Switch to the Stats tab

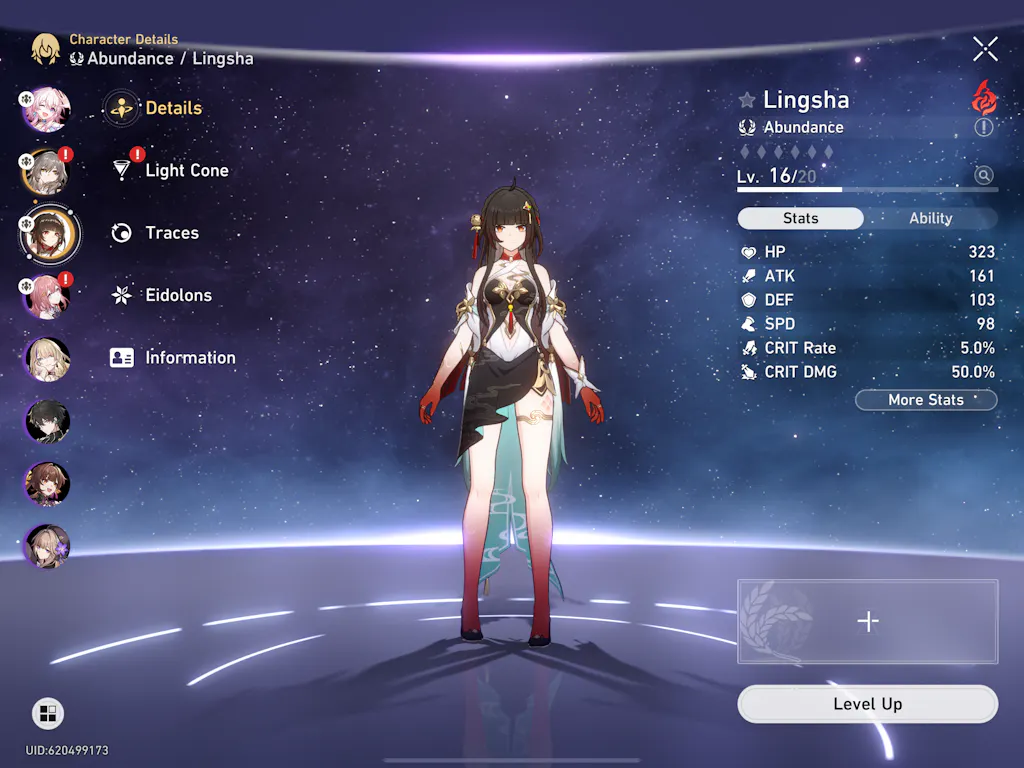click(800, 219)
